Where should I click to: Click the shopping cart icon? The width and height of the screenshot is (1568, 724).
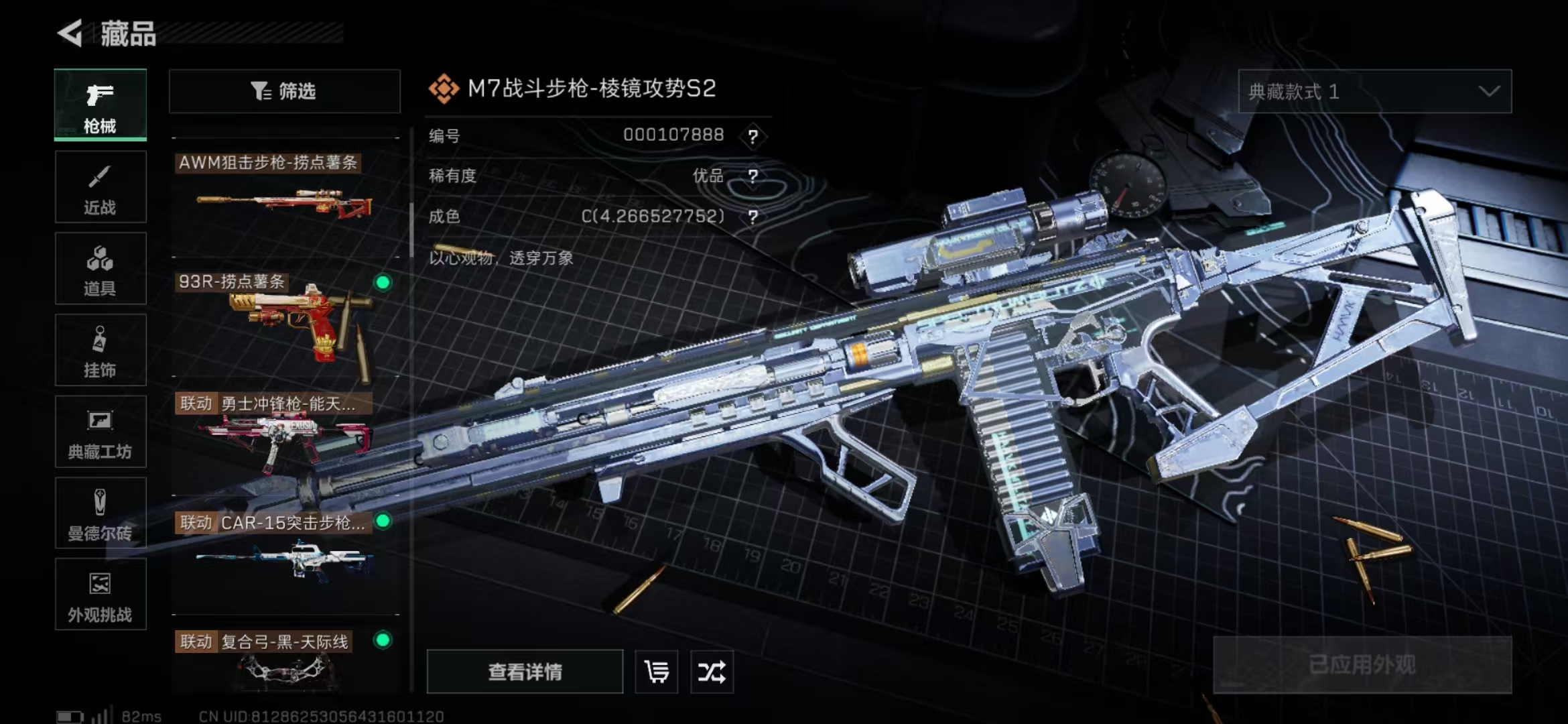[x=656, y=672]
